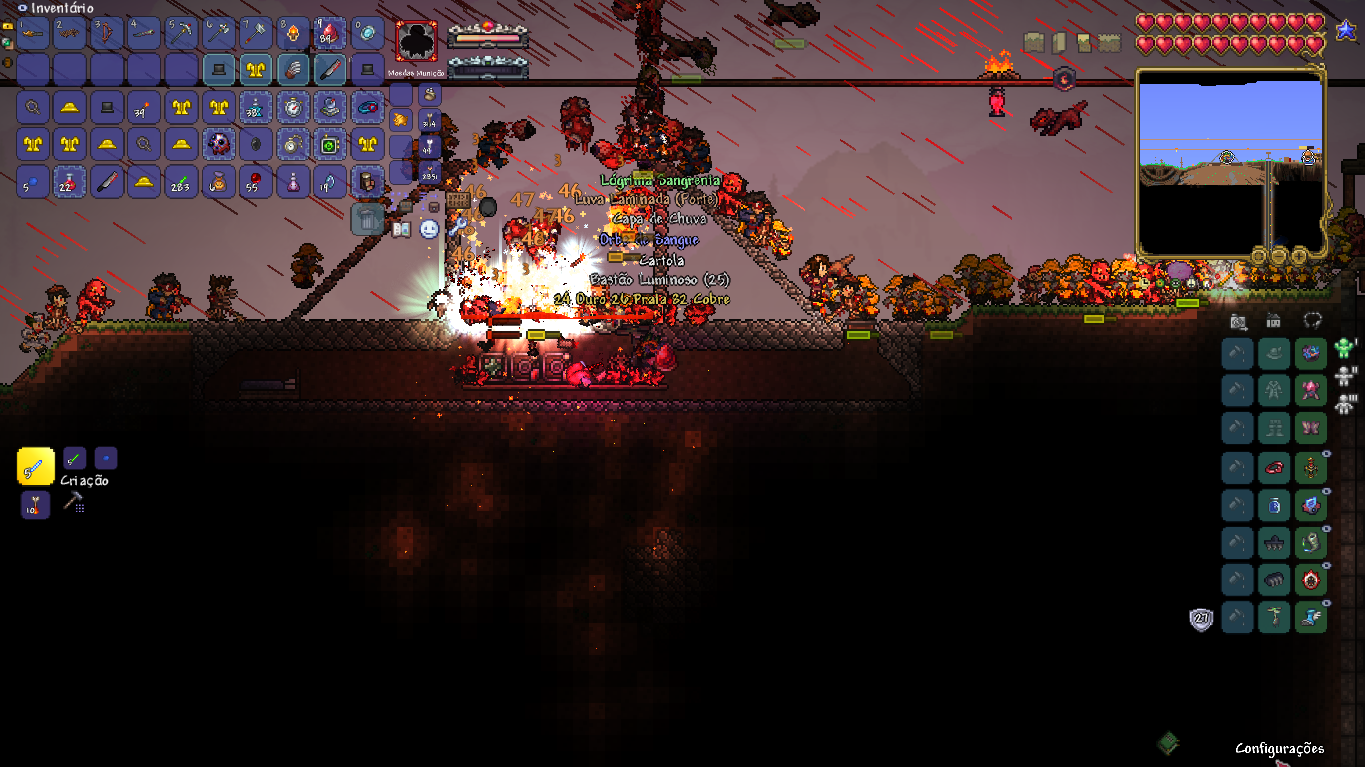Open the housing menu icon
Image resolution: width=1365 pixels, height=767 pixels.
[1273, 321]
